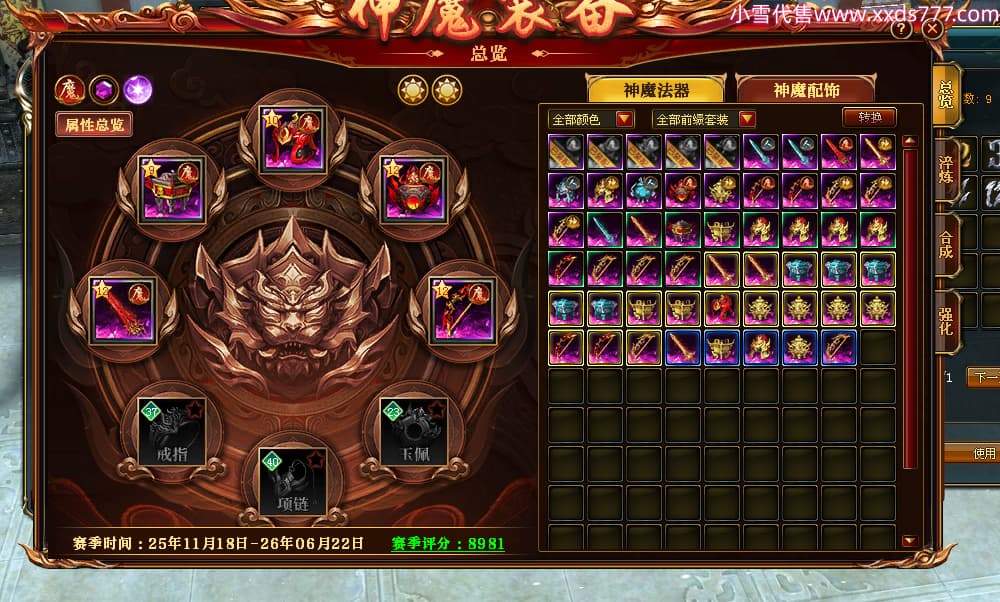Image resolution: width=1000 pixels, height=602 pixels.
Task: Switch to the 神魔法器 tab
Action: (655, 89)
